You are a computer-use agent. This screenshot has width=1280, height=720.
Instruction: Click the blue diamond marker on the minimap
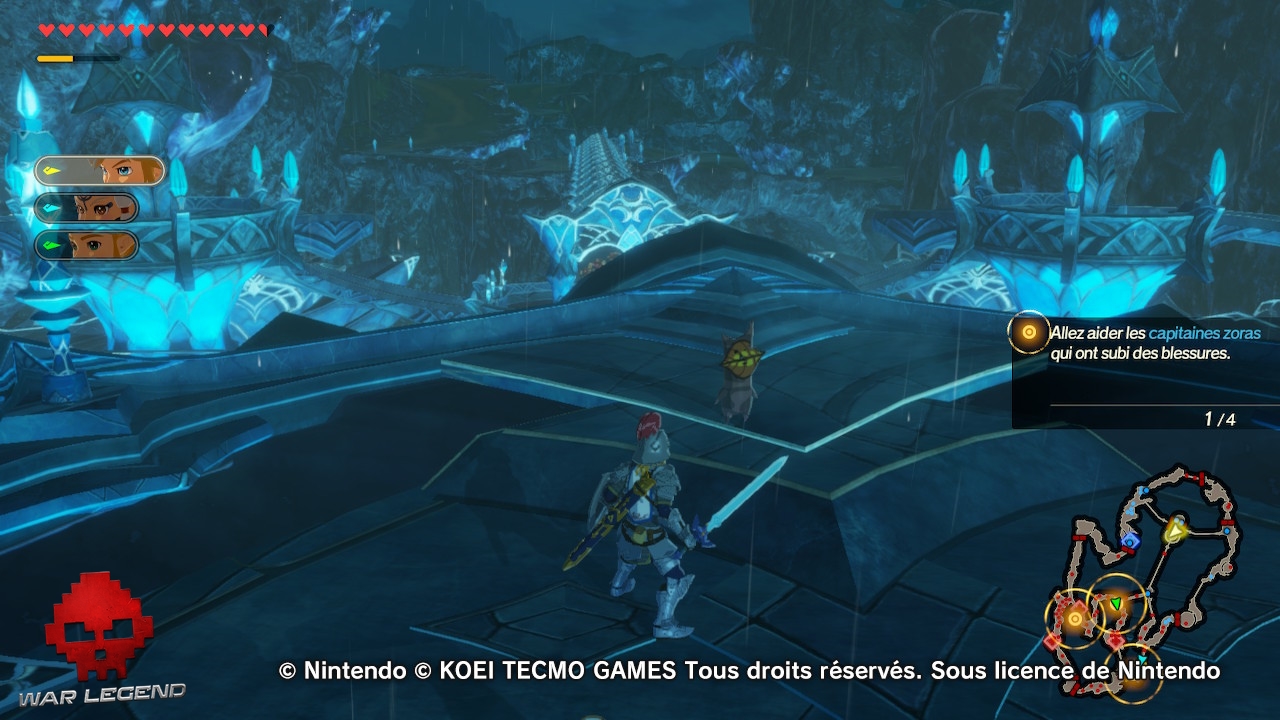click(1129, 542)
